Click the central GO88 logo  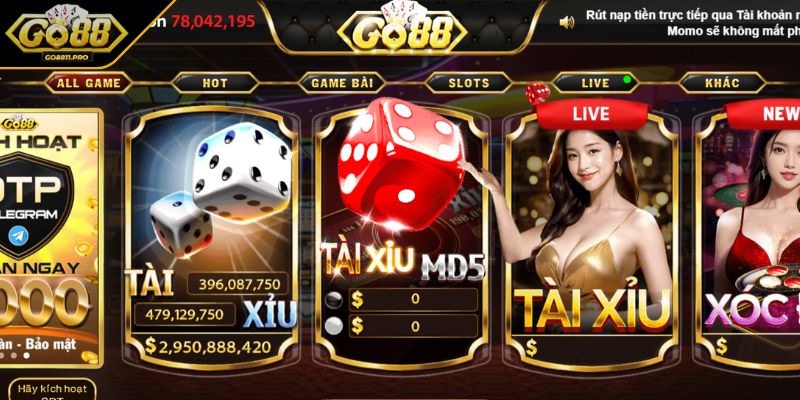coord(400,30)
